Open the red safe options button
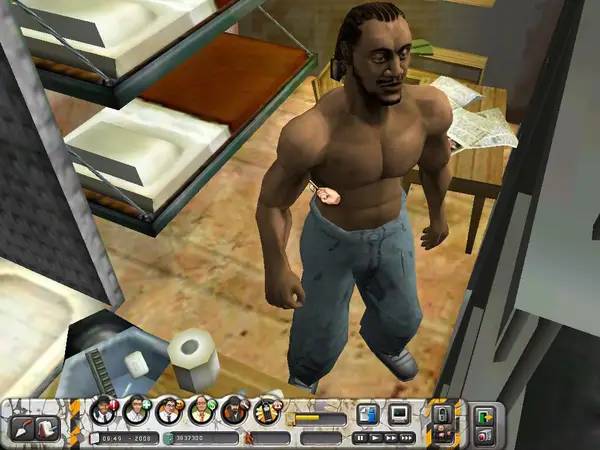The height and width of the screenshot is (450, 600). coord(485,434)
